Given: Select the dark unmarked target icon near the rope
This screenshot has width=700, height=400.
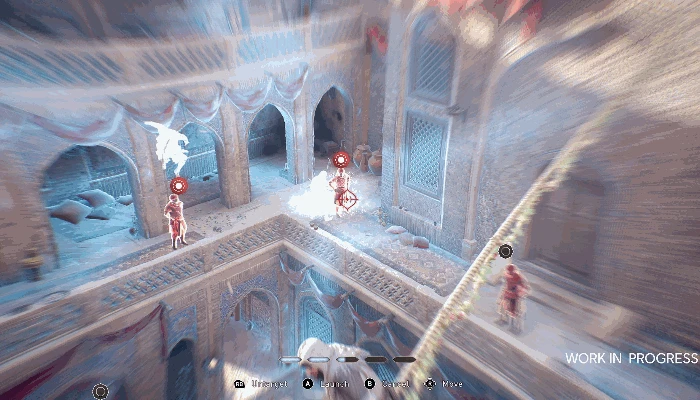Looking at the screenshot, I should [x=506, y=251].
